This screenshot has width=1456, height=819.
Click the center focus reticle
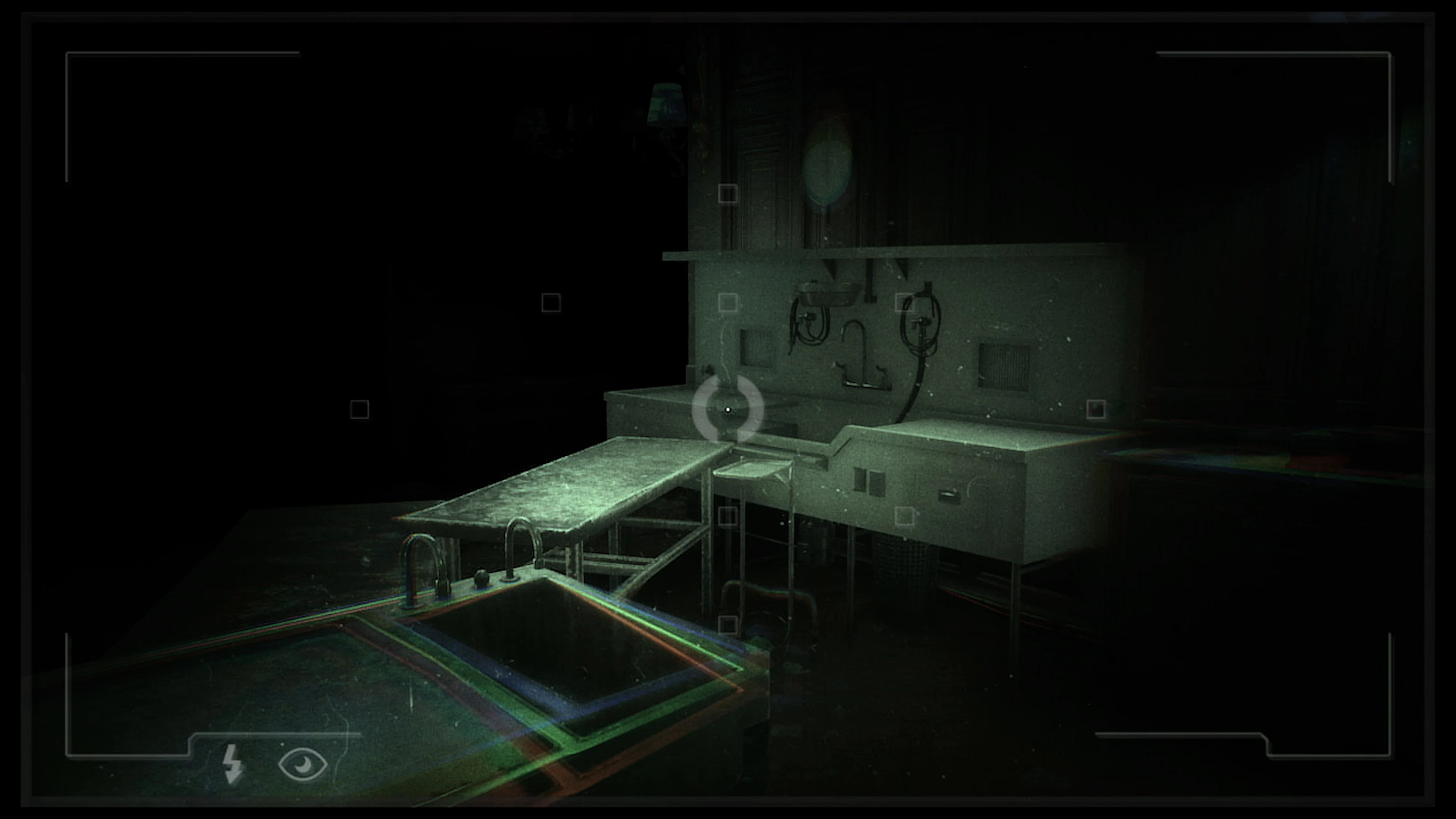coord(728,410)
